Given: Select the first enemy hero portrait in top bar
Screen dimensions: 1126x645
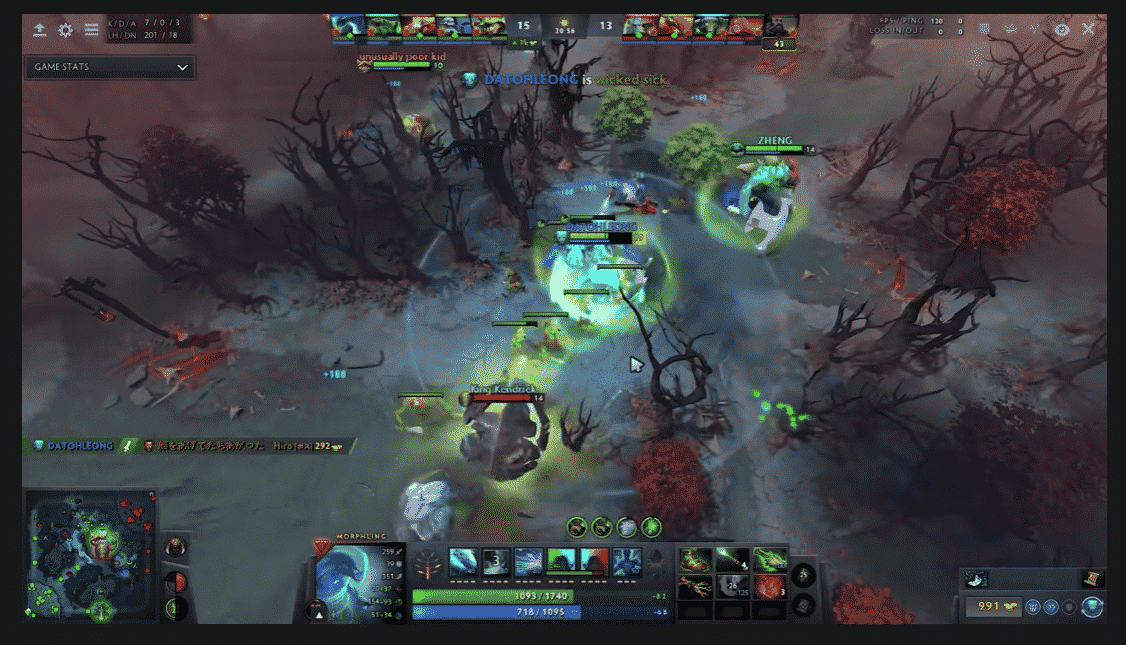Looking at the screenshot, I should [638, 26].
